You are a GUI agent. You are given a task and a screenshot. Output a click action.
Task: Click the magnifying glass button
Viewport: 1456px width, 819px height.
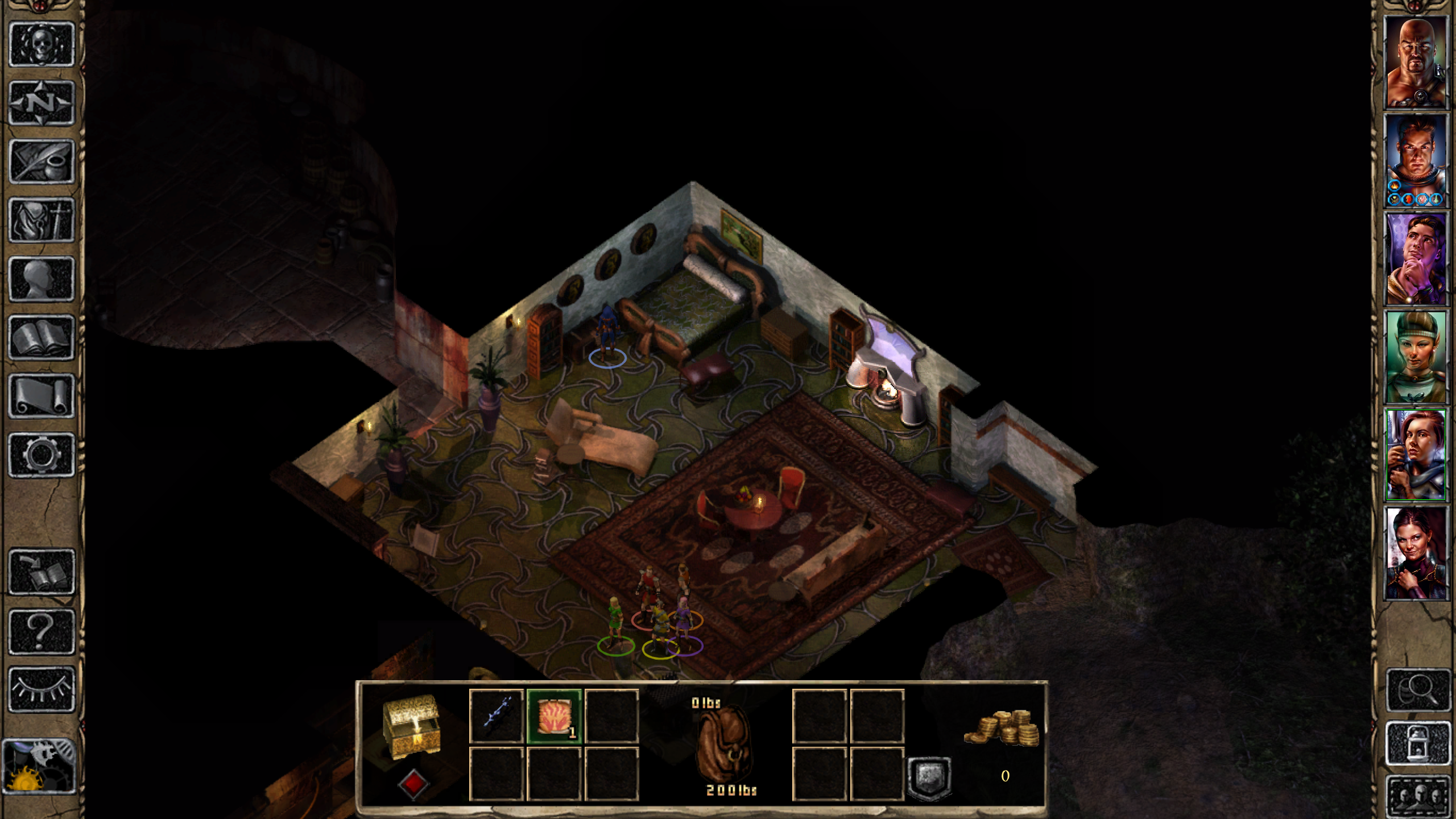point(1418,690)
